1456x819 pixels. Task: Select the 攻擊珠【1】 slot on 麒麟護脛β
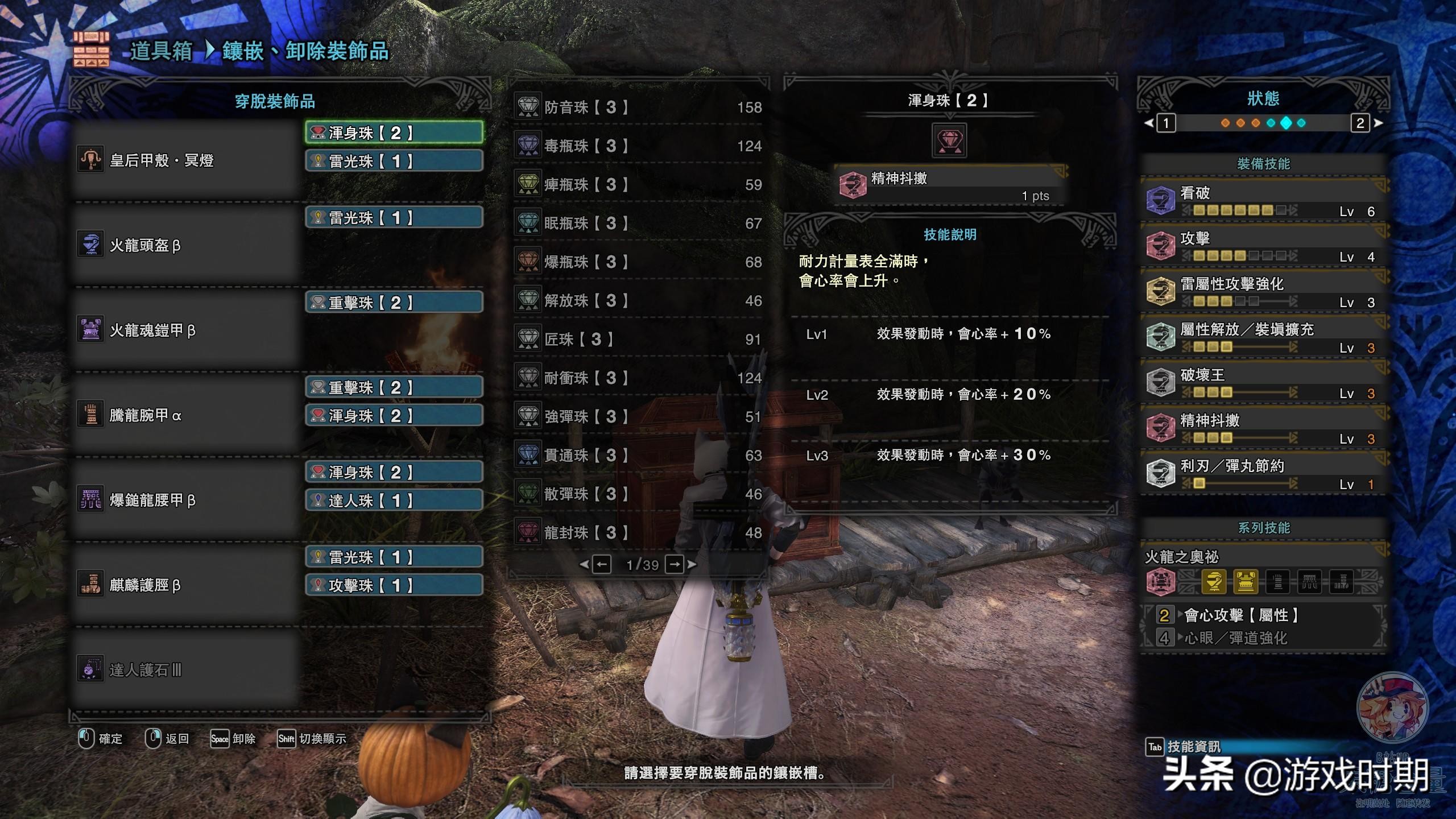394,585
